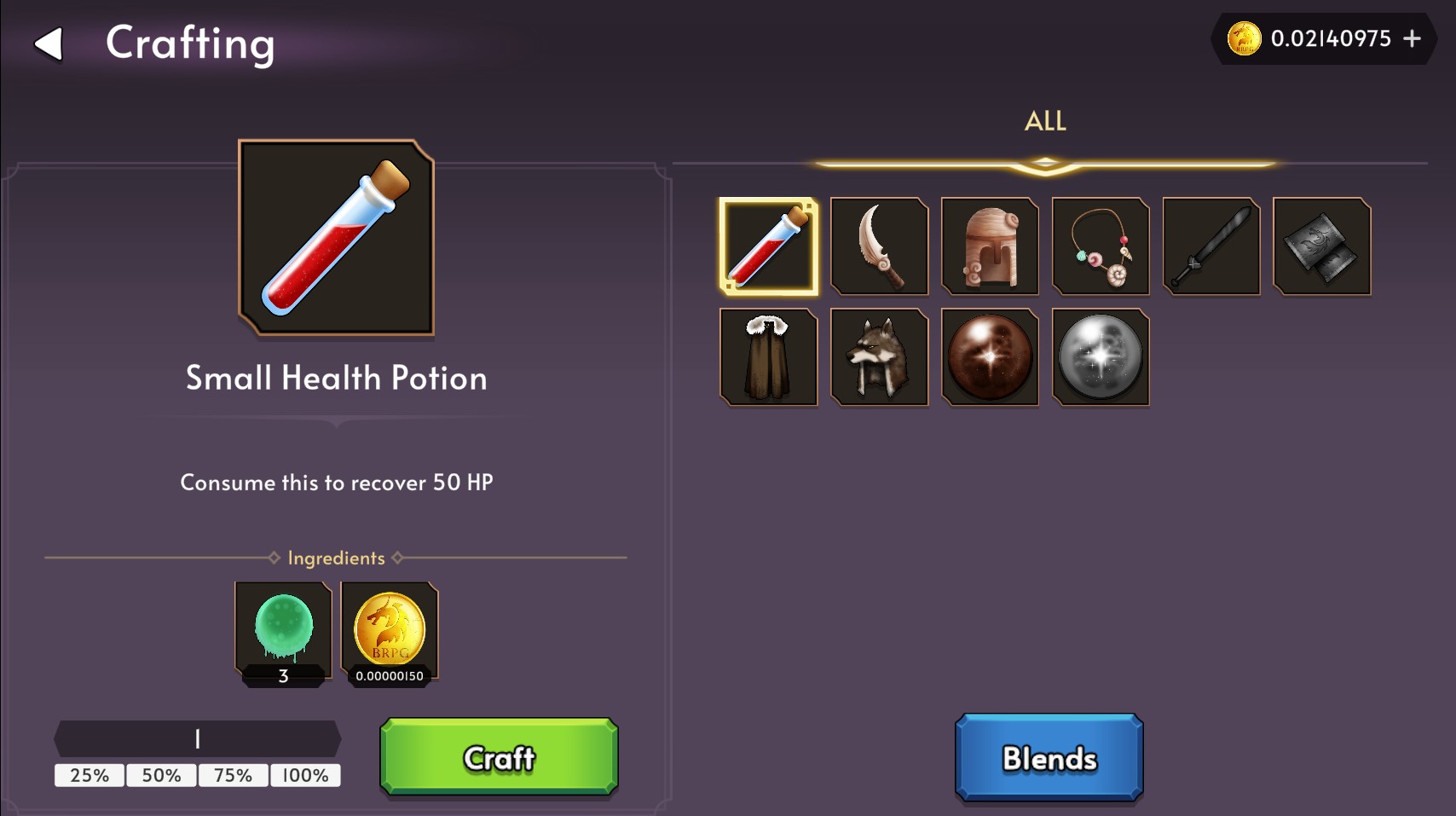View the brown orb recipe
The height and width of the screenshot is (816, 1456).
(x=990, y=357)
